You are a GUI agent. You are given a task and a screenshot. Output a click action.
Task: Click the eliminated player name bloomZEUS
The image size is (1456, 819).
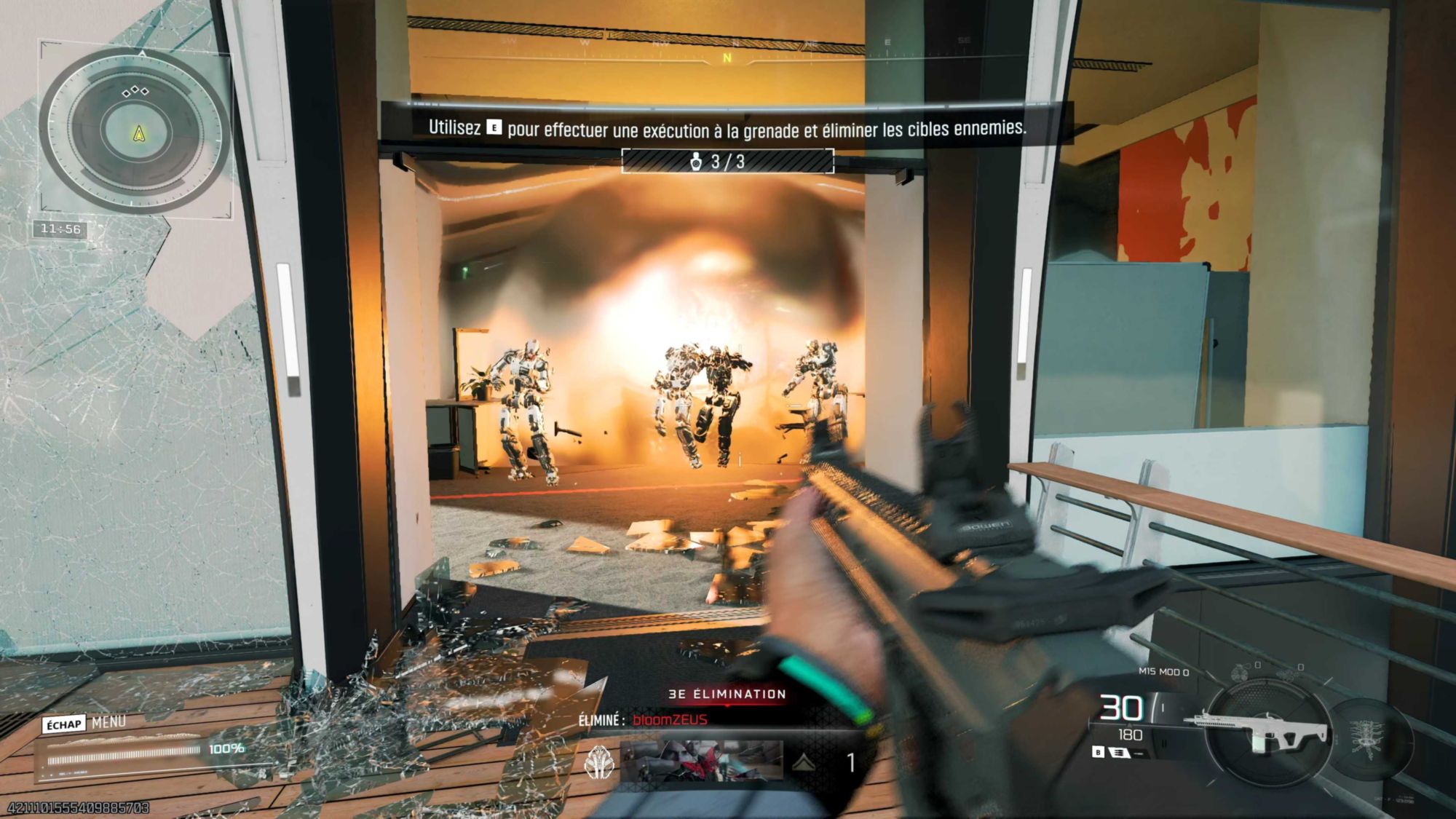coord(670,720)
